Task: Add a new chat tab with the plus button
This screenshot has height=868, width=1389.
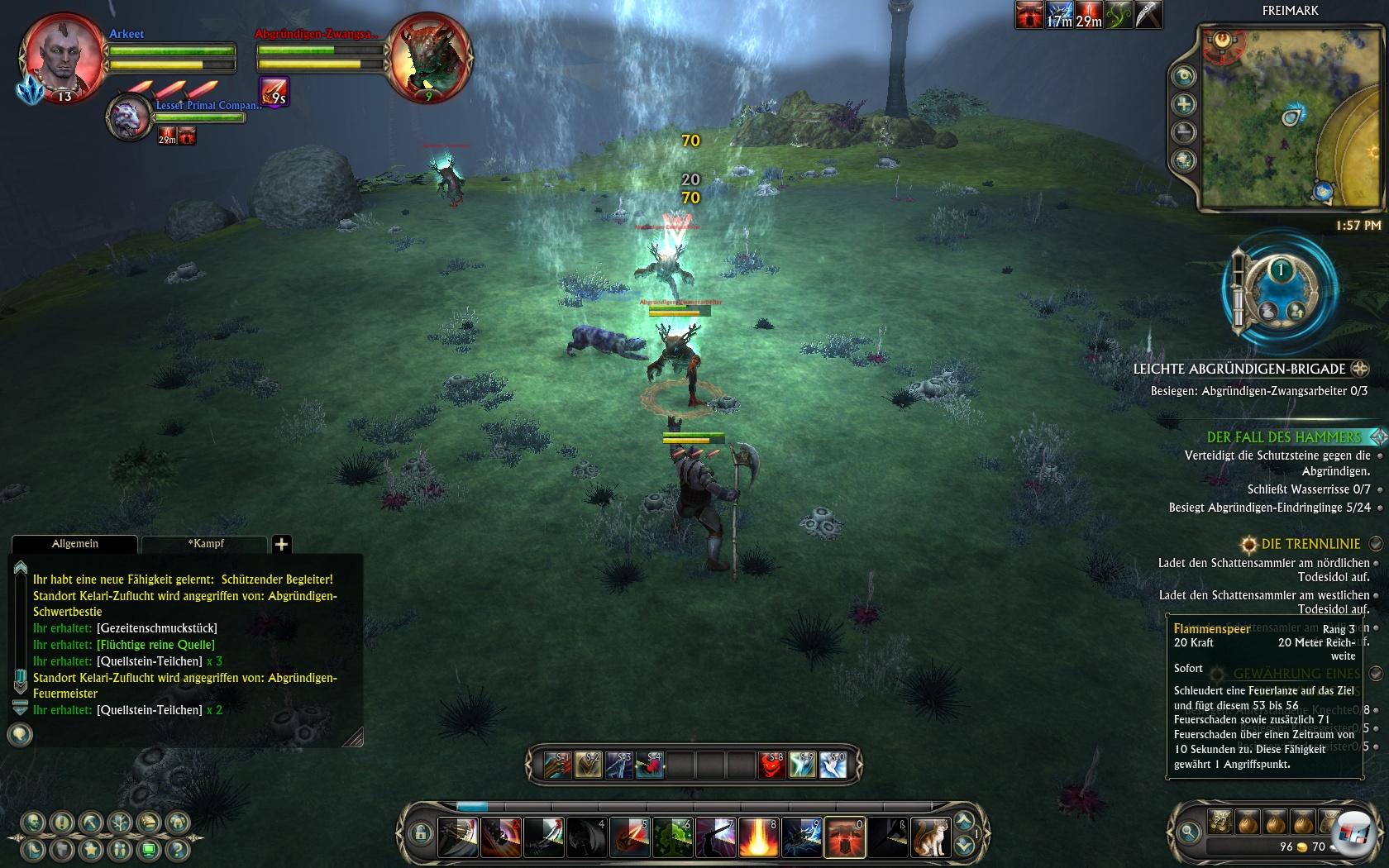Action: pos(281,544)
